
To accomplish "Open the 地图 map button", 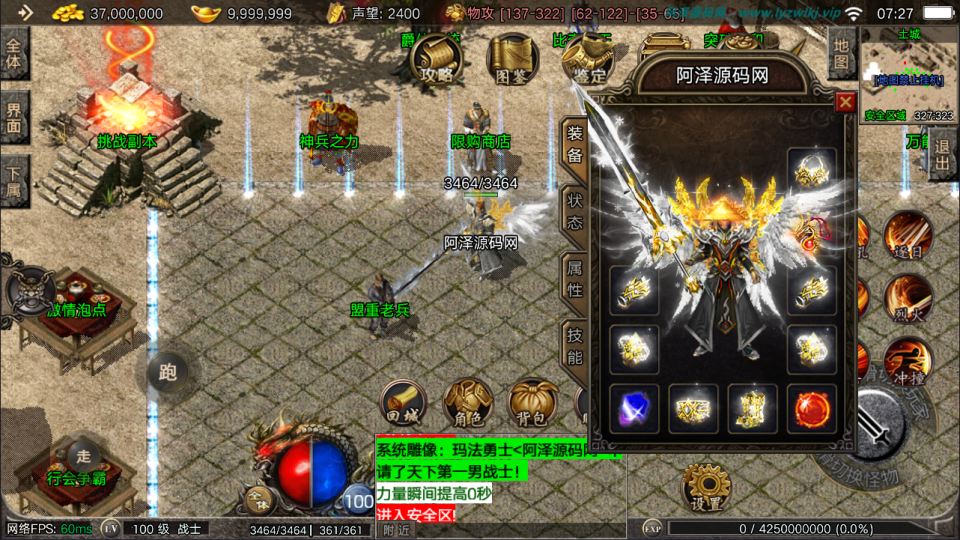I will [x=842, y=54].
